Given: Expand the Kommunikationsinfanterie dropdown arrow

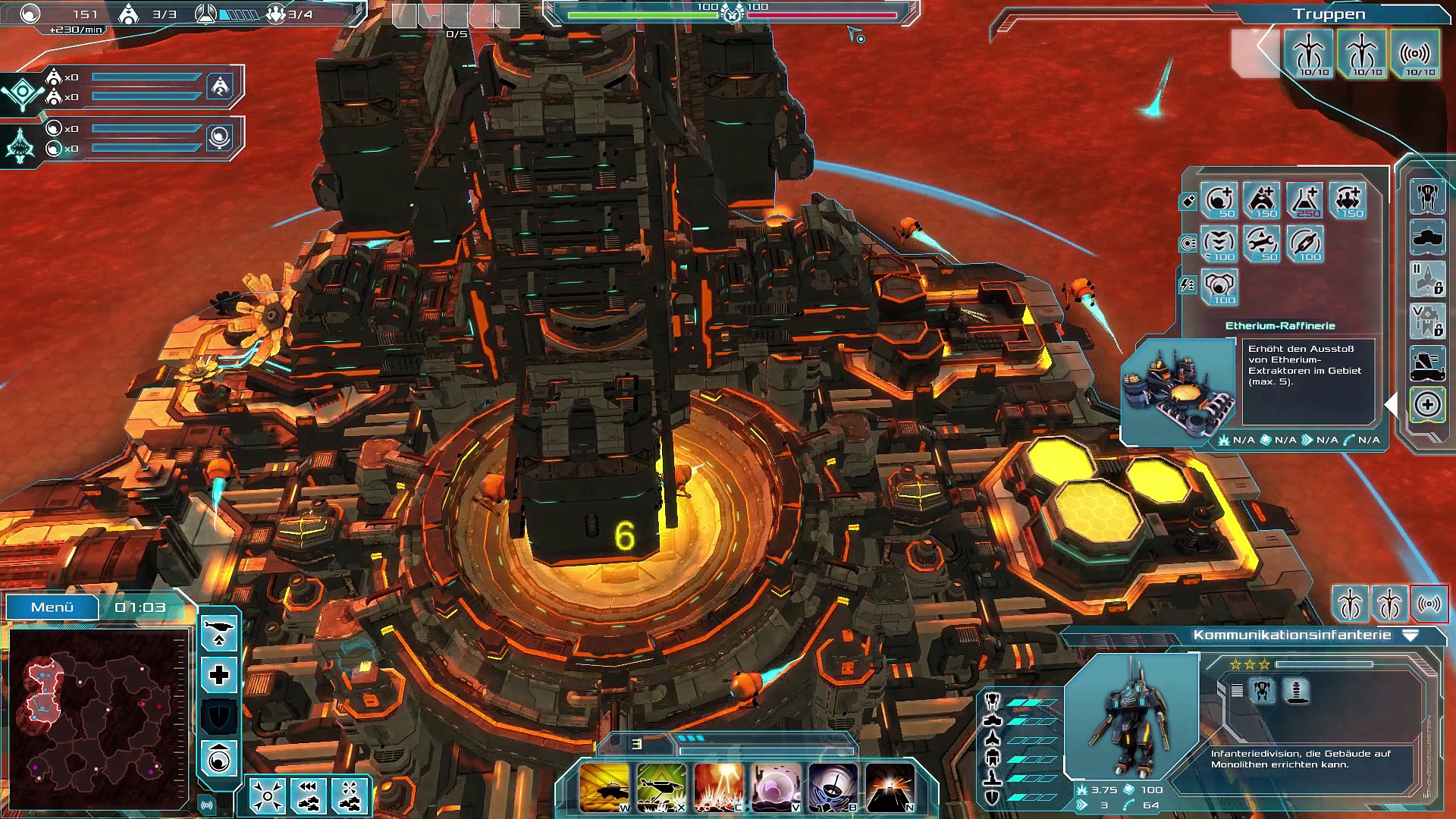Looking at the screenshot, I should [1410, 635].
